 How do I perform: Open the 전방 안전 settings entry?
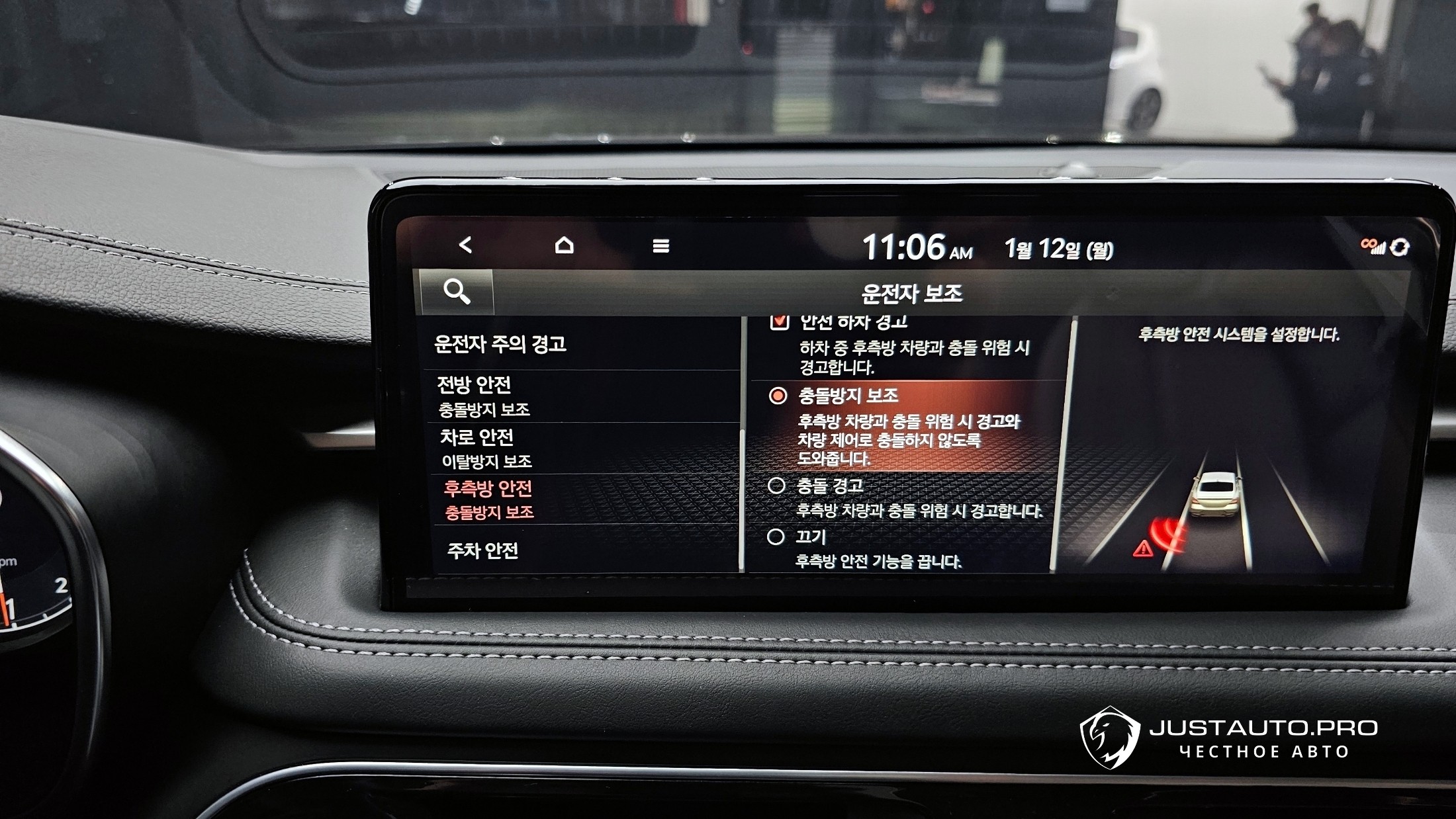tap(483, 396)
